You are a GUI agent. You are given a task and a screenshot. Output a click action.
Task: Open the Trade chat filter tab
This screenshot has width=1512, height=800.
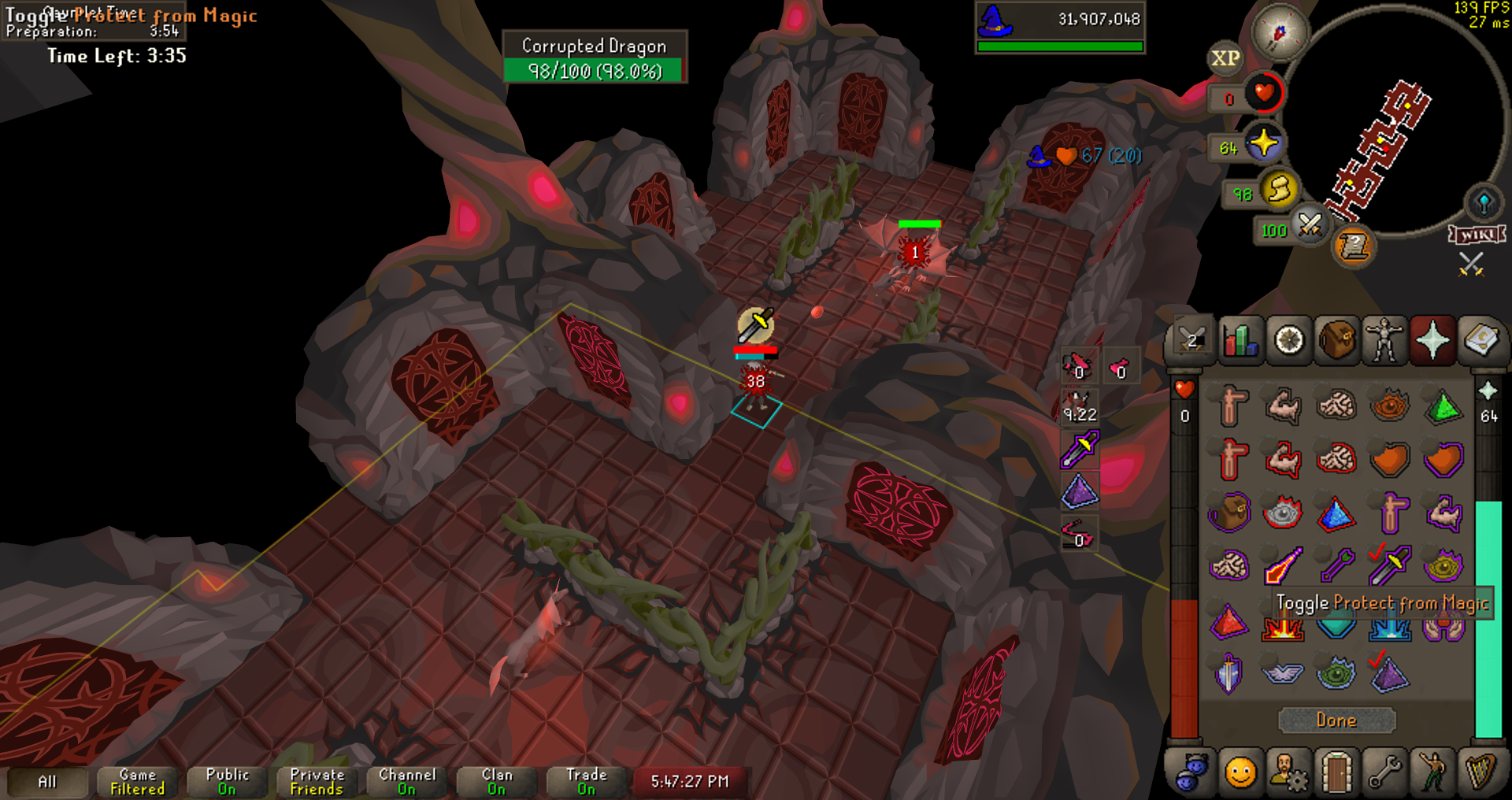(x=587, y=782)
